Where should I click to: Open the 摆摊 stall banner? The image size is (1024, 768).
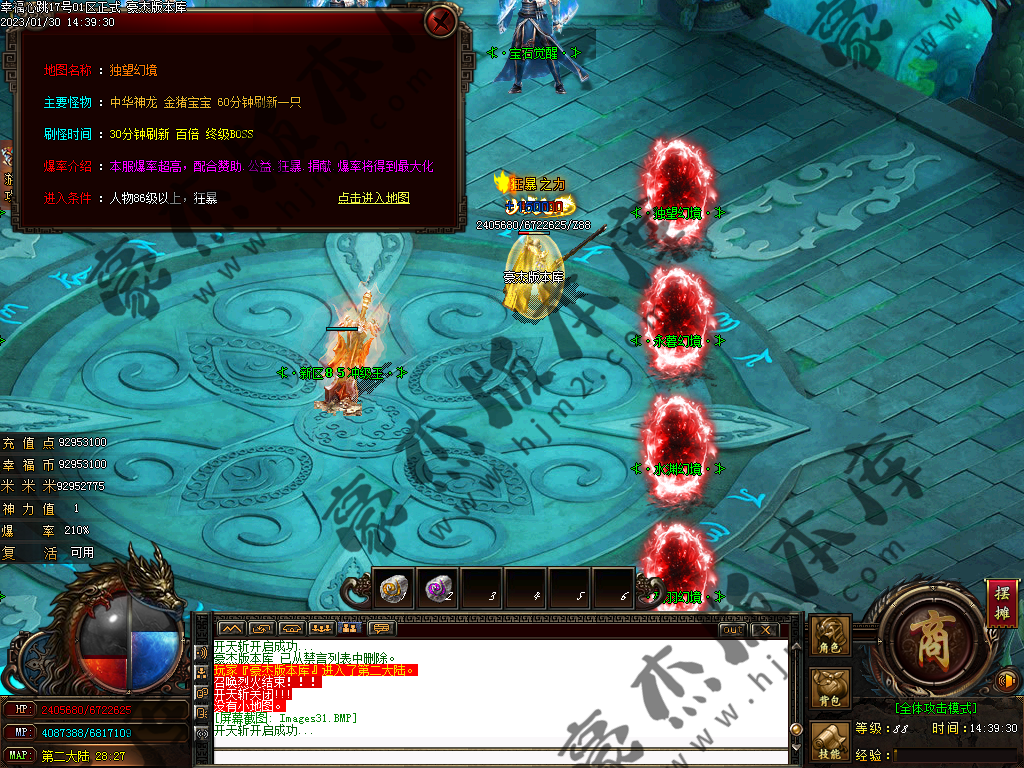[1000, 603]
